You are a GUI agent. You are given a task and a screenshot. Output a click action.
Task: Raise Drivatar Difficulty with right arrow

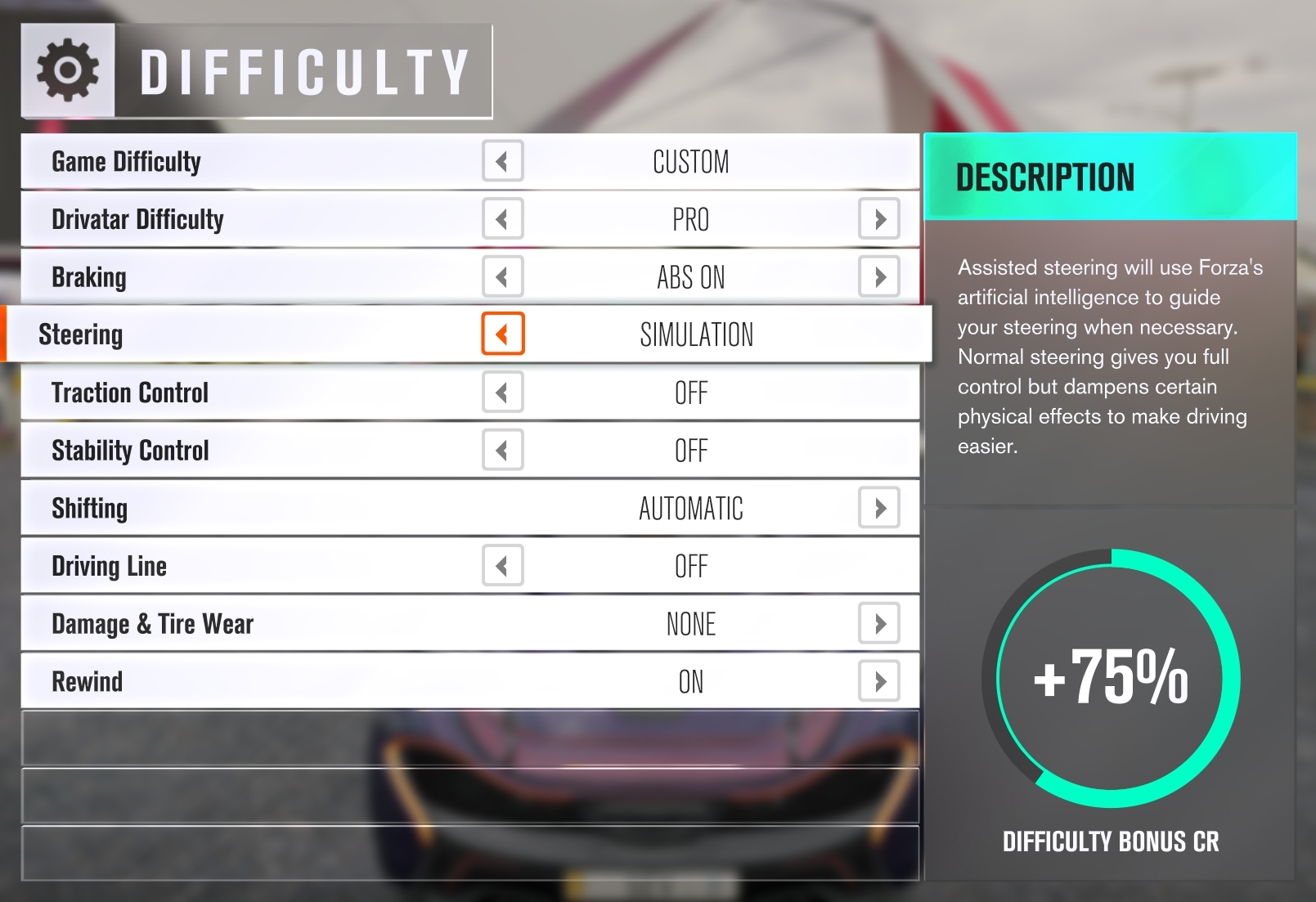pos(879,219)
